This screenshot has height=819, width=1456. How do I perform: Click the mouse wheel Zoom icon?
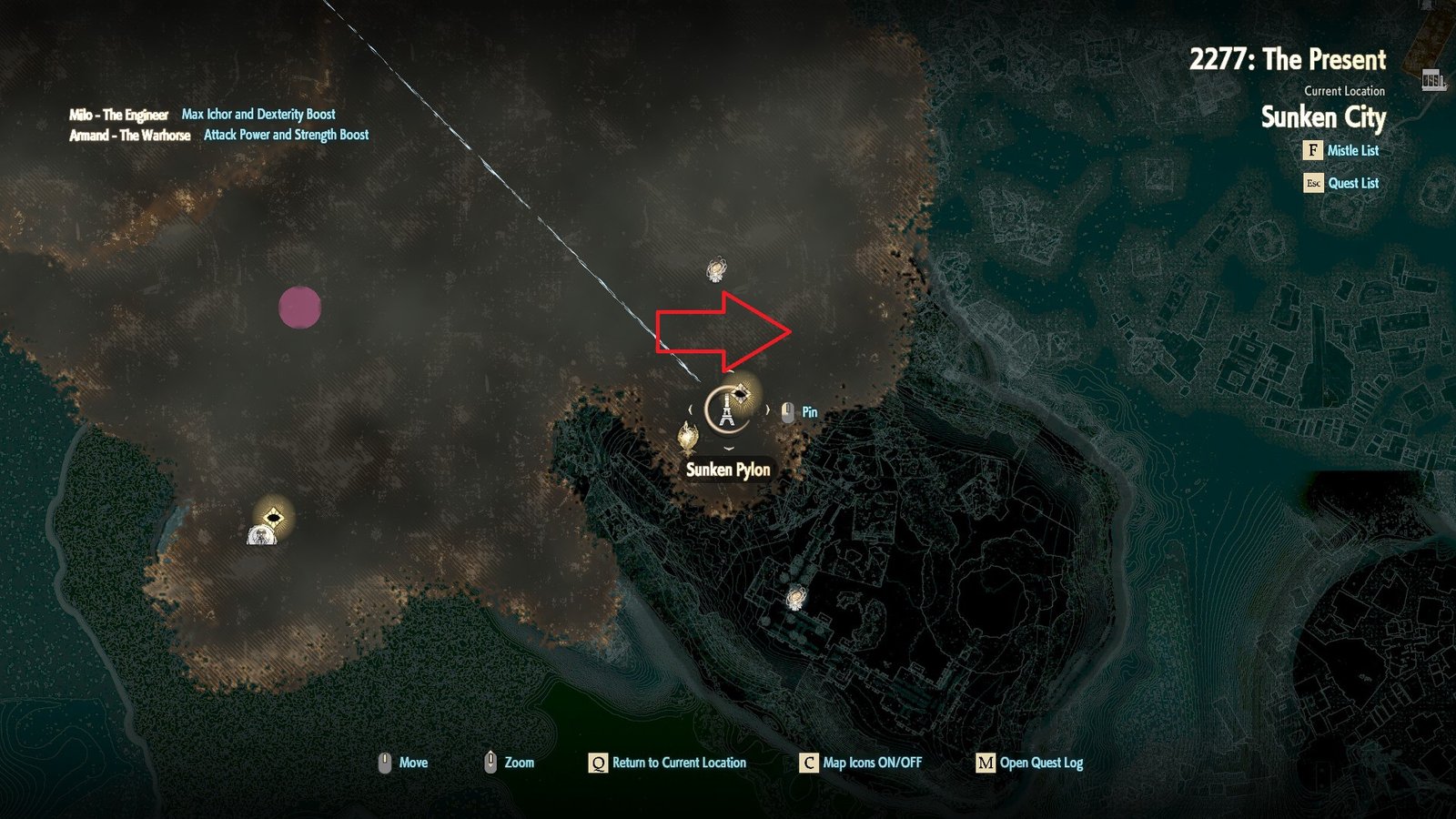[491, 762]
